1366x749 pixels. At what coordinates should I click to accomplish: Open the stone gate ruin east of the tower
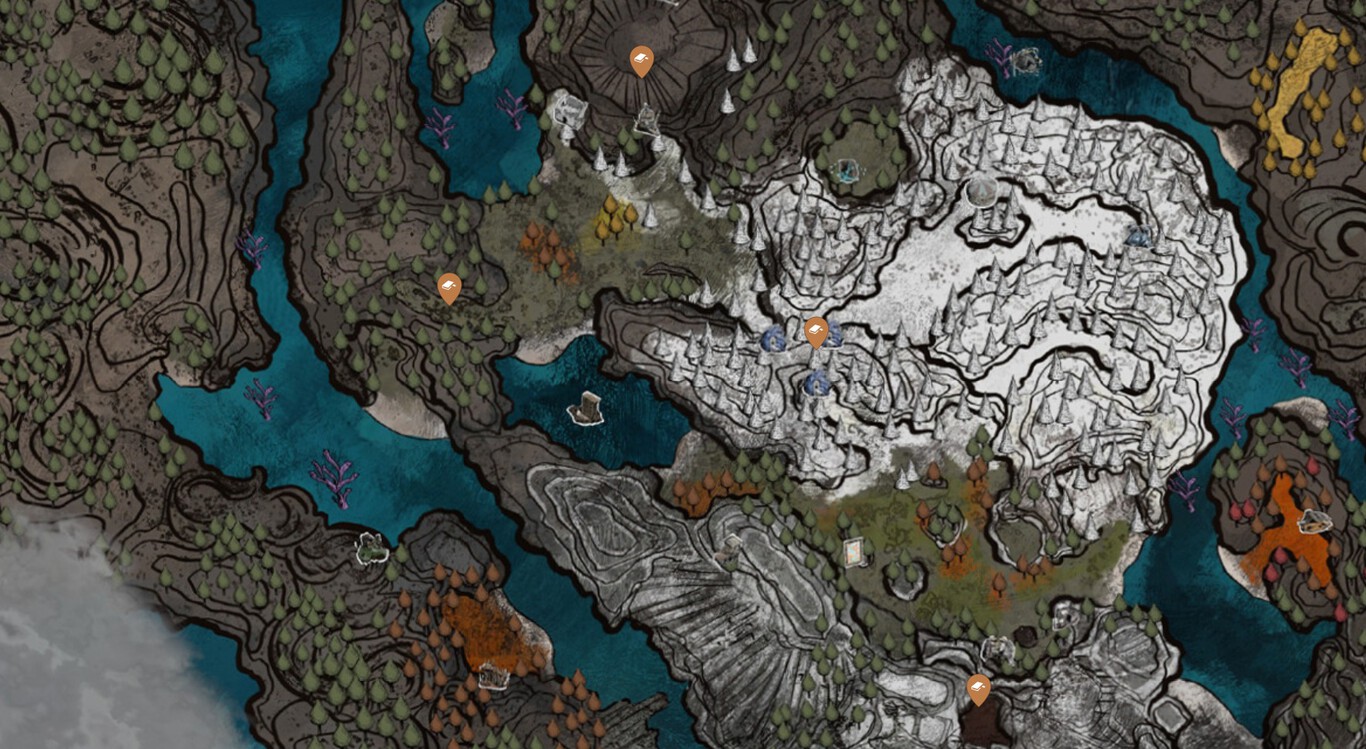pyautogui.click(x=650, y=119)
